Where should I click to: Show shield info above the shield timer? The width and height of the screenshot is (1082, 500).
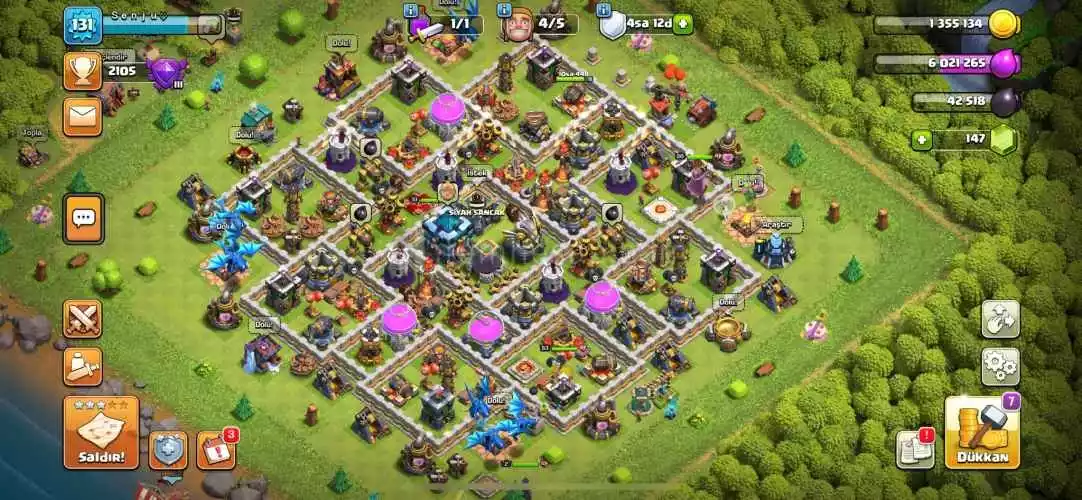click(x=604, y=9)
